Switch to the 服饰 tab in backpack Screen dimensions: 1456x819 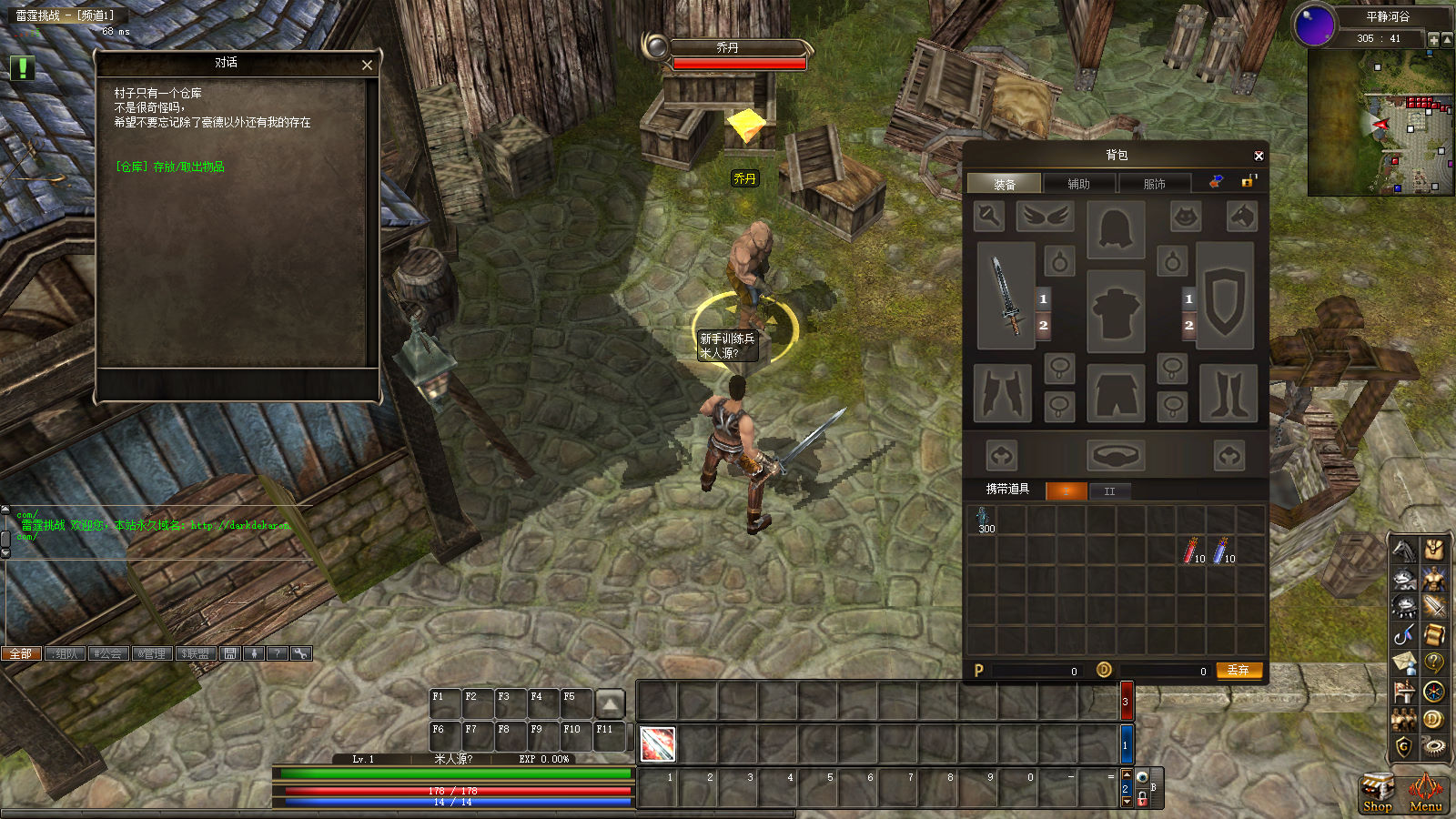coord(1154,184)
